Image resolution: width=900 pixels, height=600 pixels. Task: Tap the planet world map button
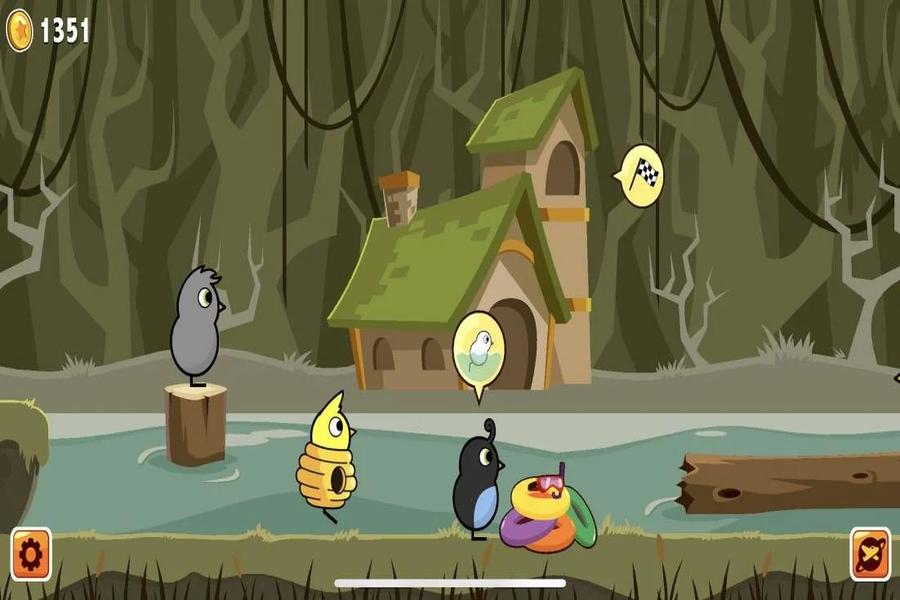tap(869, 553)
